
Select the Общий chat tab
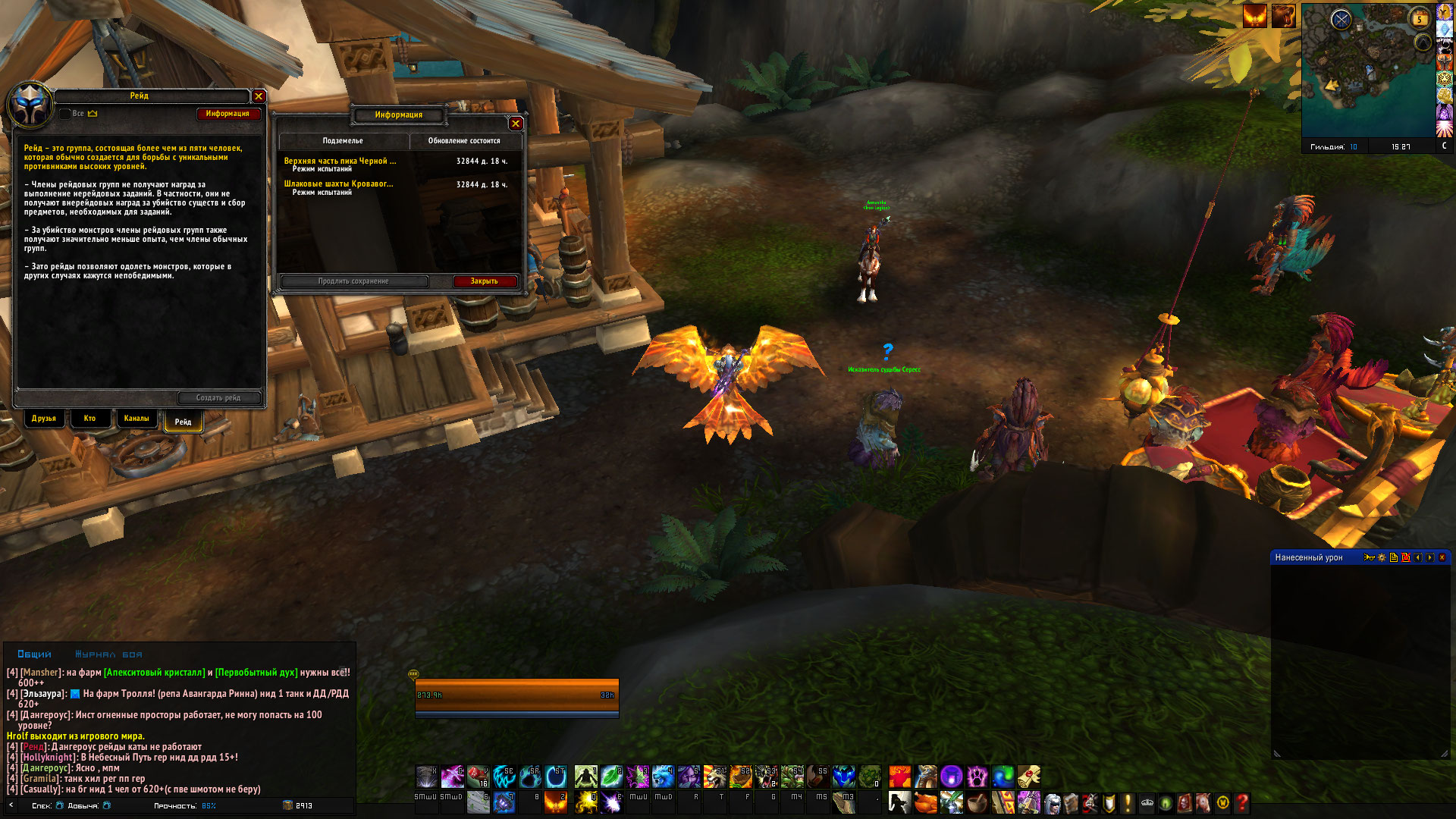point(35,654)
